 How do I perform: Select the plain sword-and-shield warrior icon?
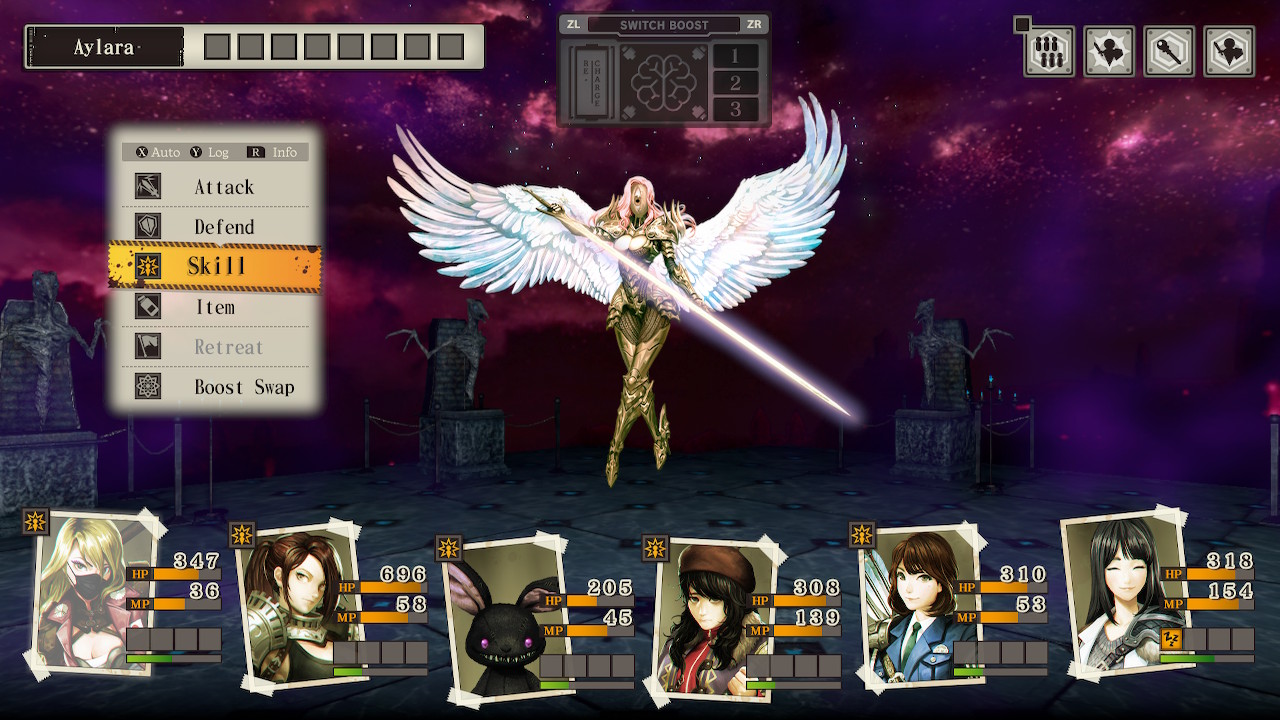click(x=1229, y=51)
